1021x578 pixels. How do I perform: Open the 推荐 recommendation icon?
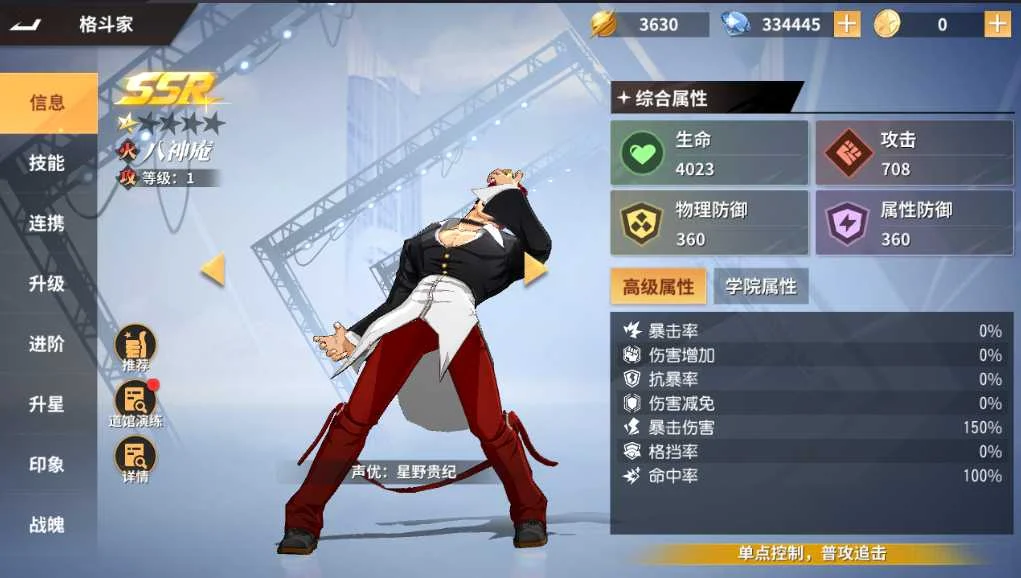point(135,348)
